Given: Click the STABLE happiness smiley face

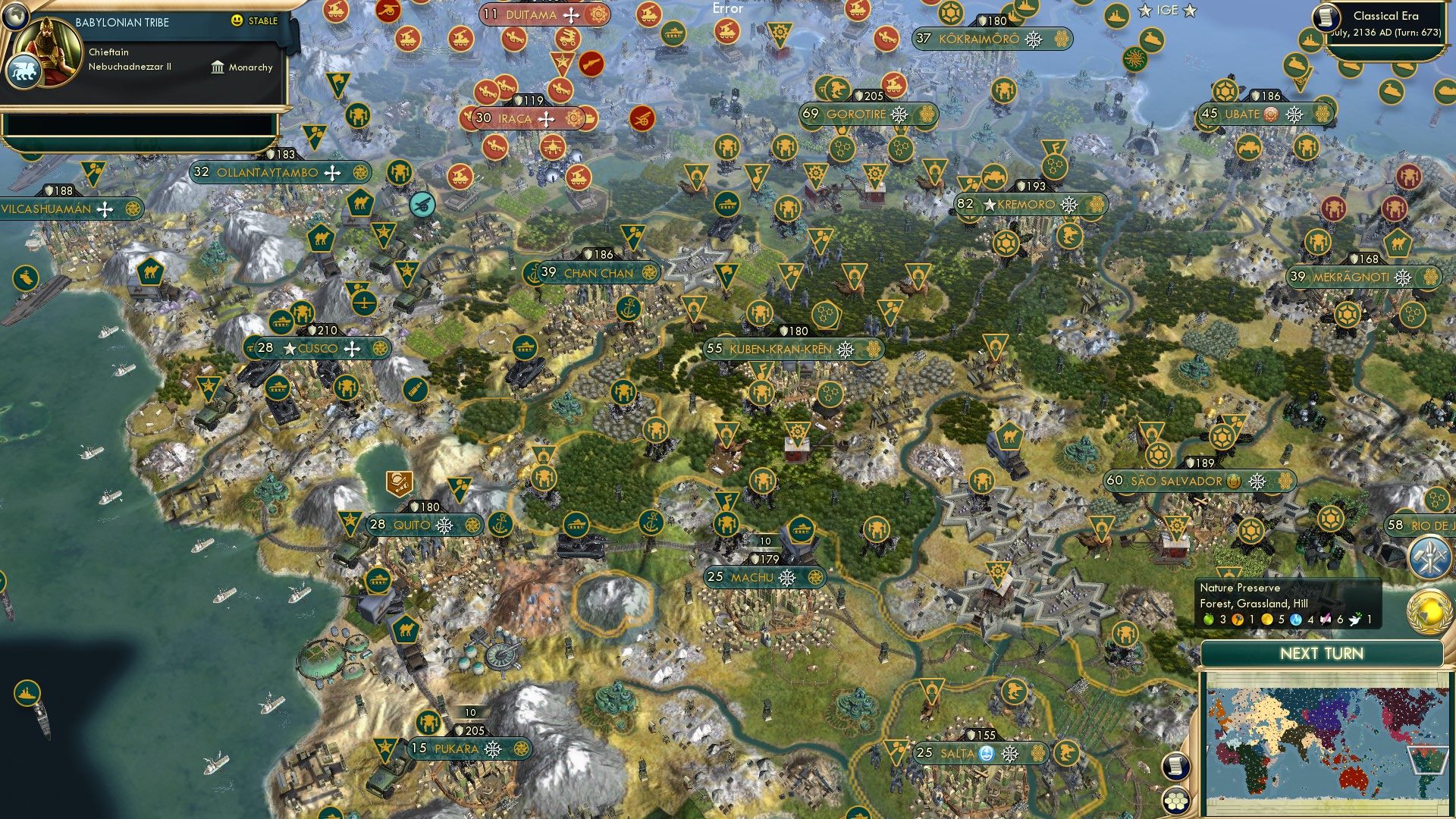Looking at the screenshot, I should tap(236, 20).
